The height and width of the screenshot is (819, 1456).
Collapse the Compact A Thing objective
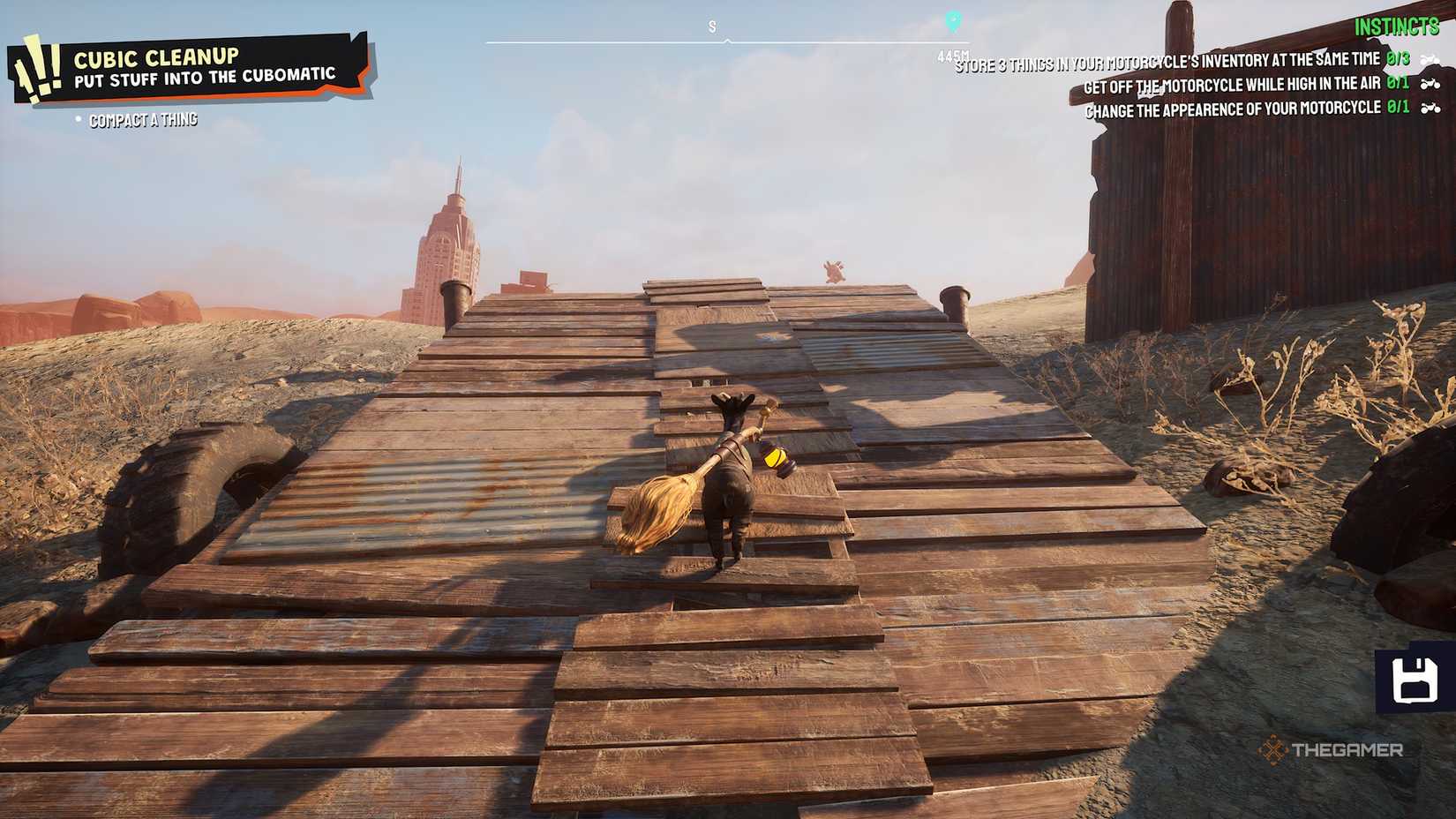coord(144,119)
